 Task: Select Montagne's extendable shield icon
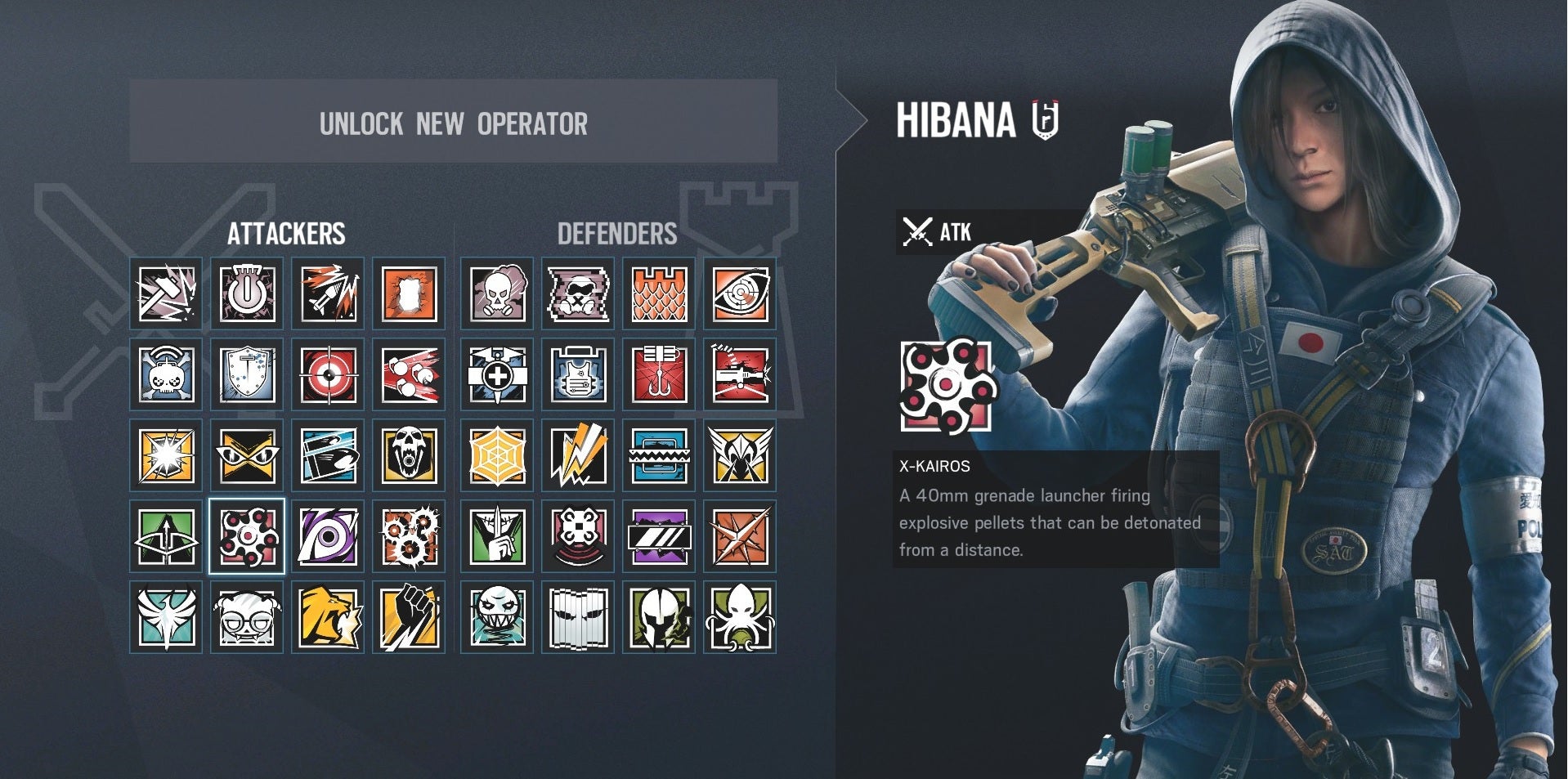(247, 376)
